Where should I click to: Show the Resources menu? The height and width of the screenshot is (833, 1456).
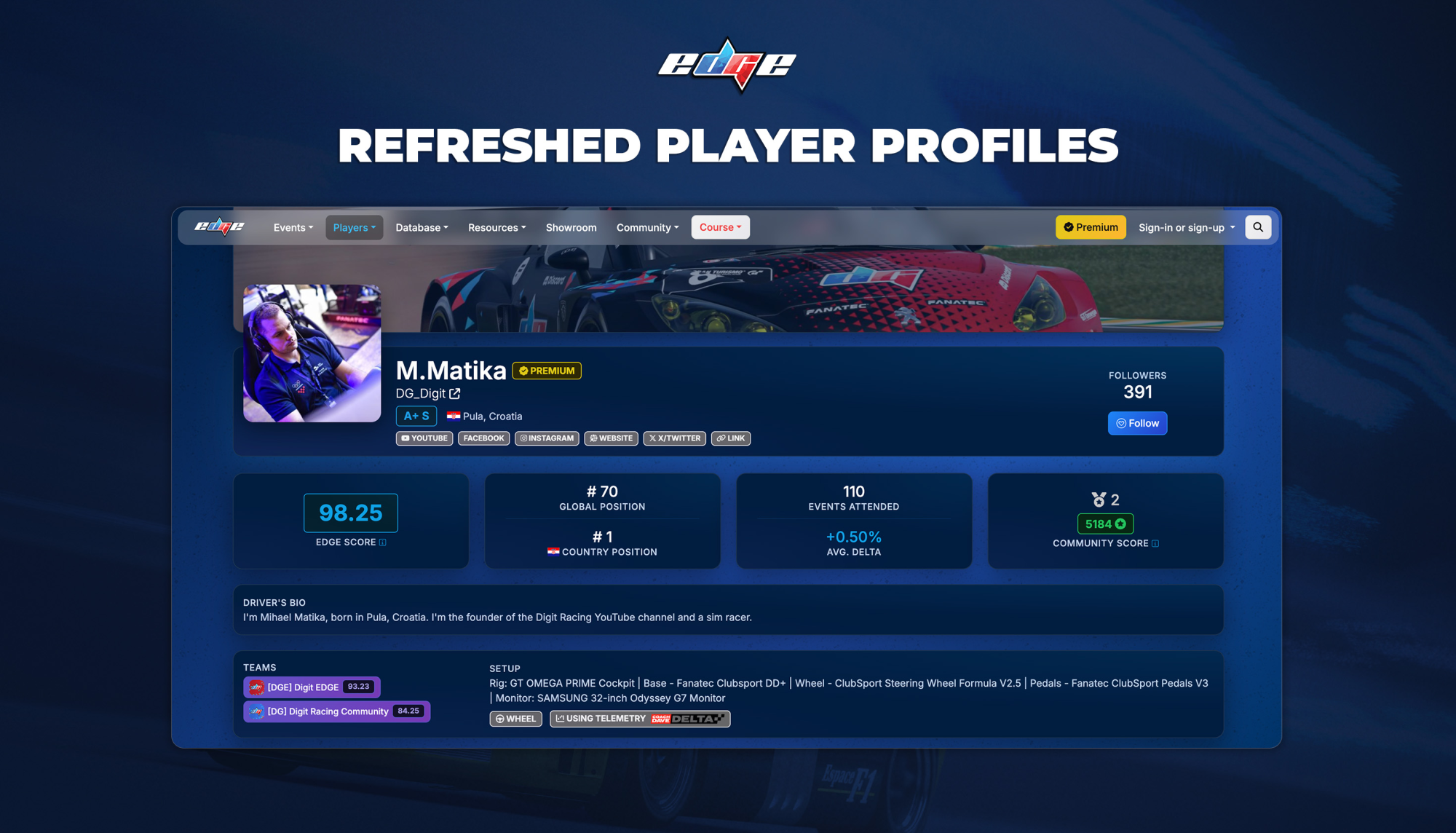click(x=496, y=228)
